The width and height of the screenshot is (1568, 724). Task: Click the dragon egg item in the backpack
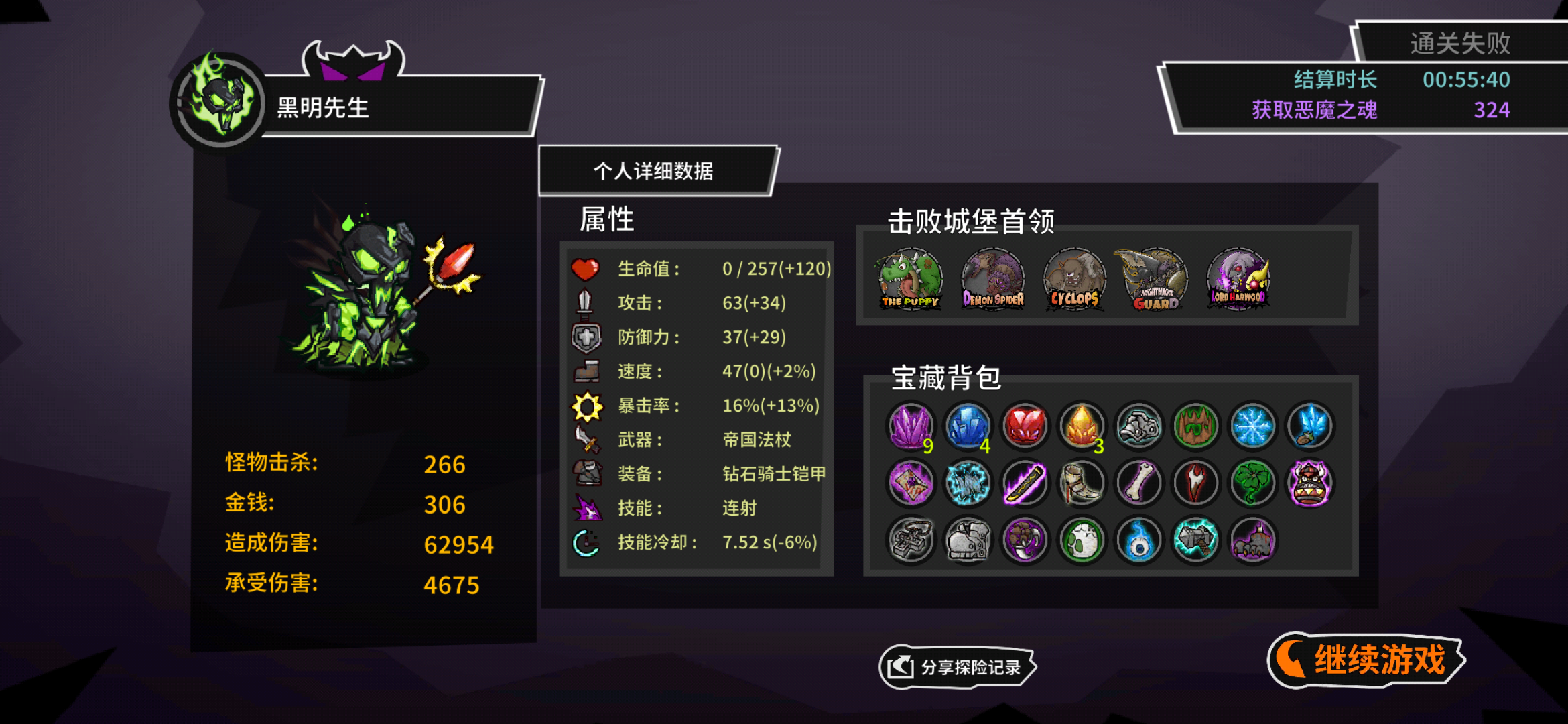1082,540
